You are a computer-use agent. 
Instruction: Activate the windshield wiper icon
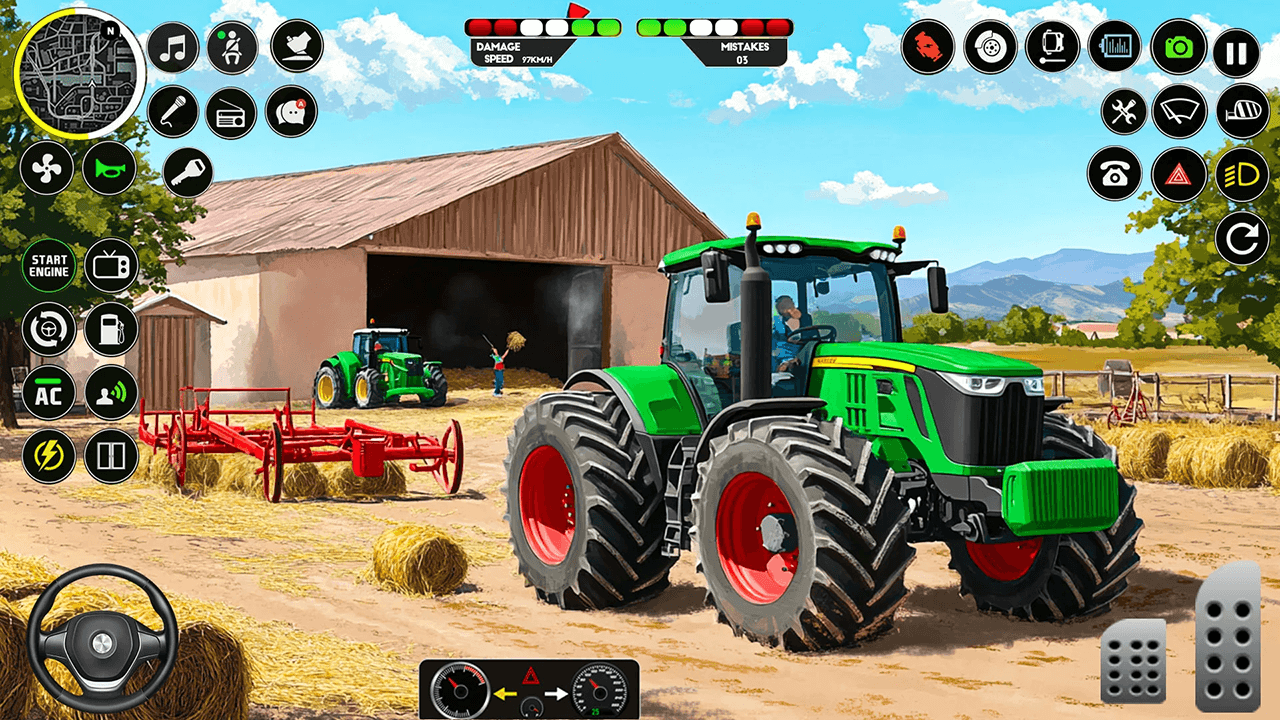1182,112
